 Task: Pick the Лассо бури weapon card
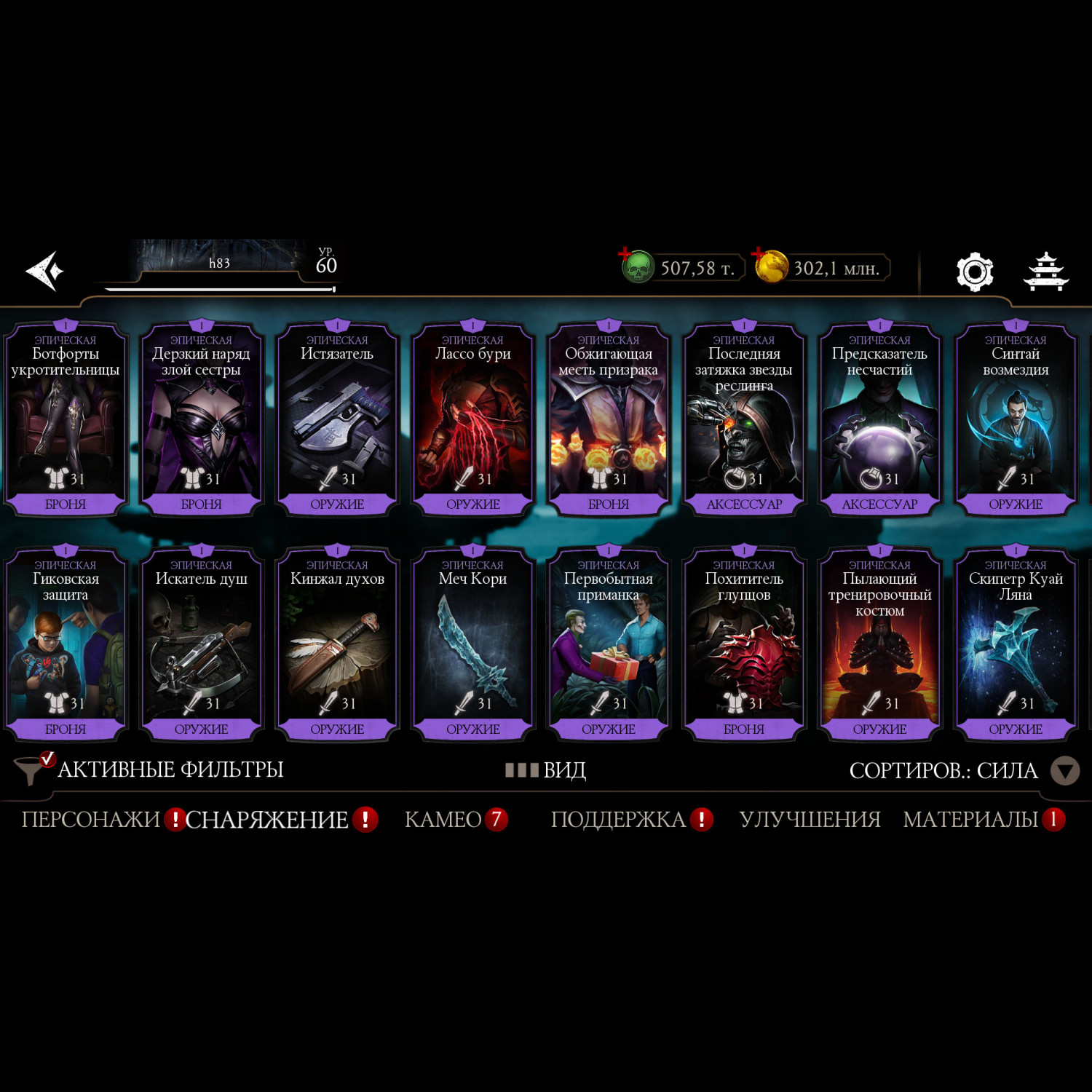click(472, 420)
